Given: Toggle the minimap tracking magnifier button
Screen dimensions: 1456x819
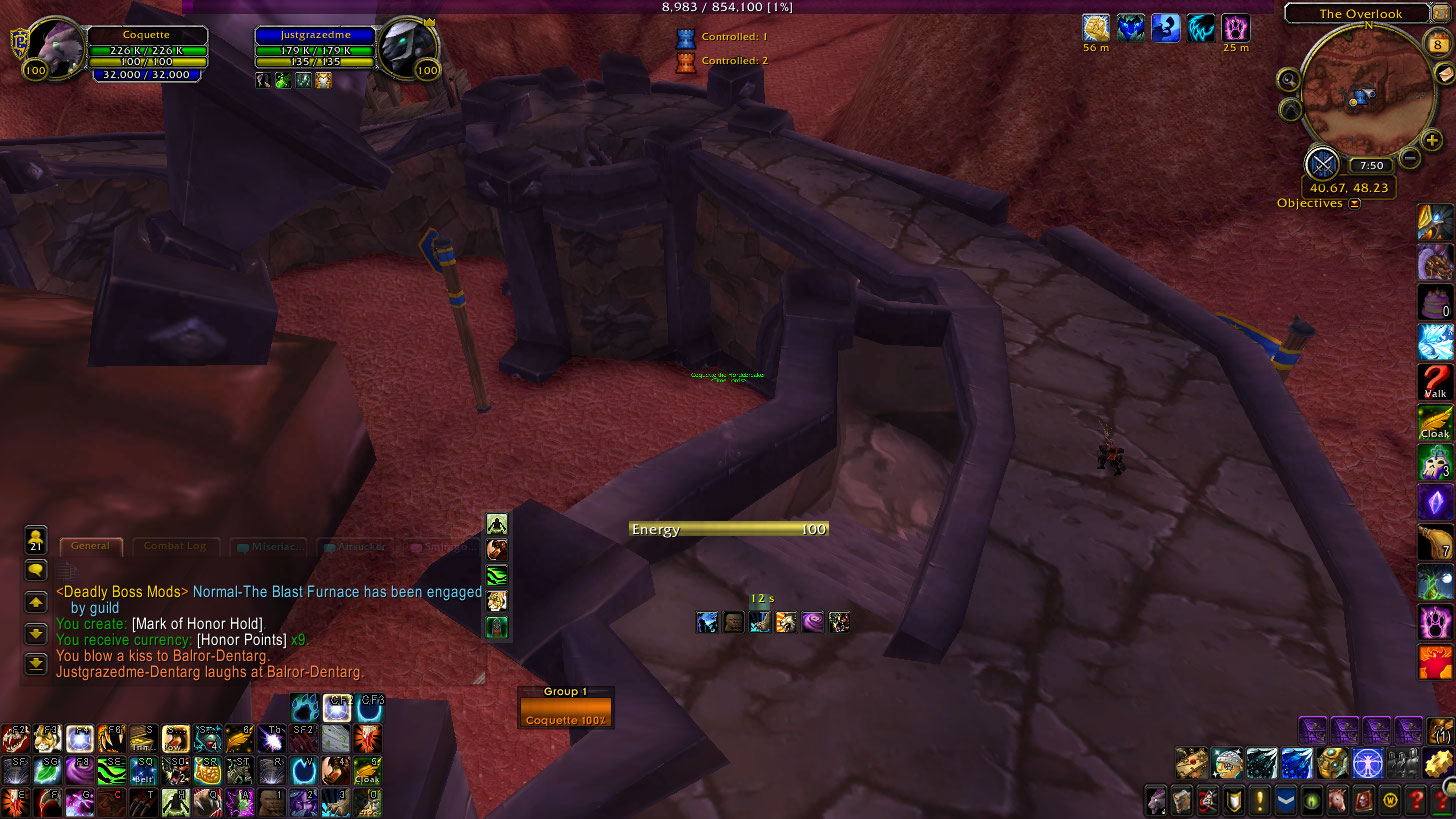Looking at the screenshot, I should coord(1289,81).
